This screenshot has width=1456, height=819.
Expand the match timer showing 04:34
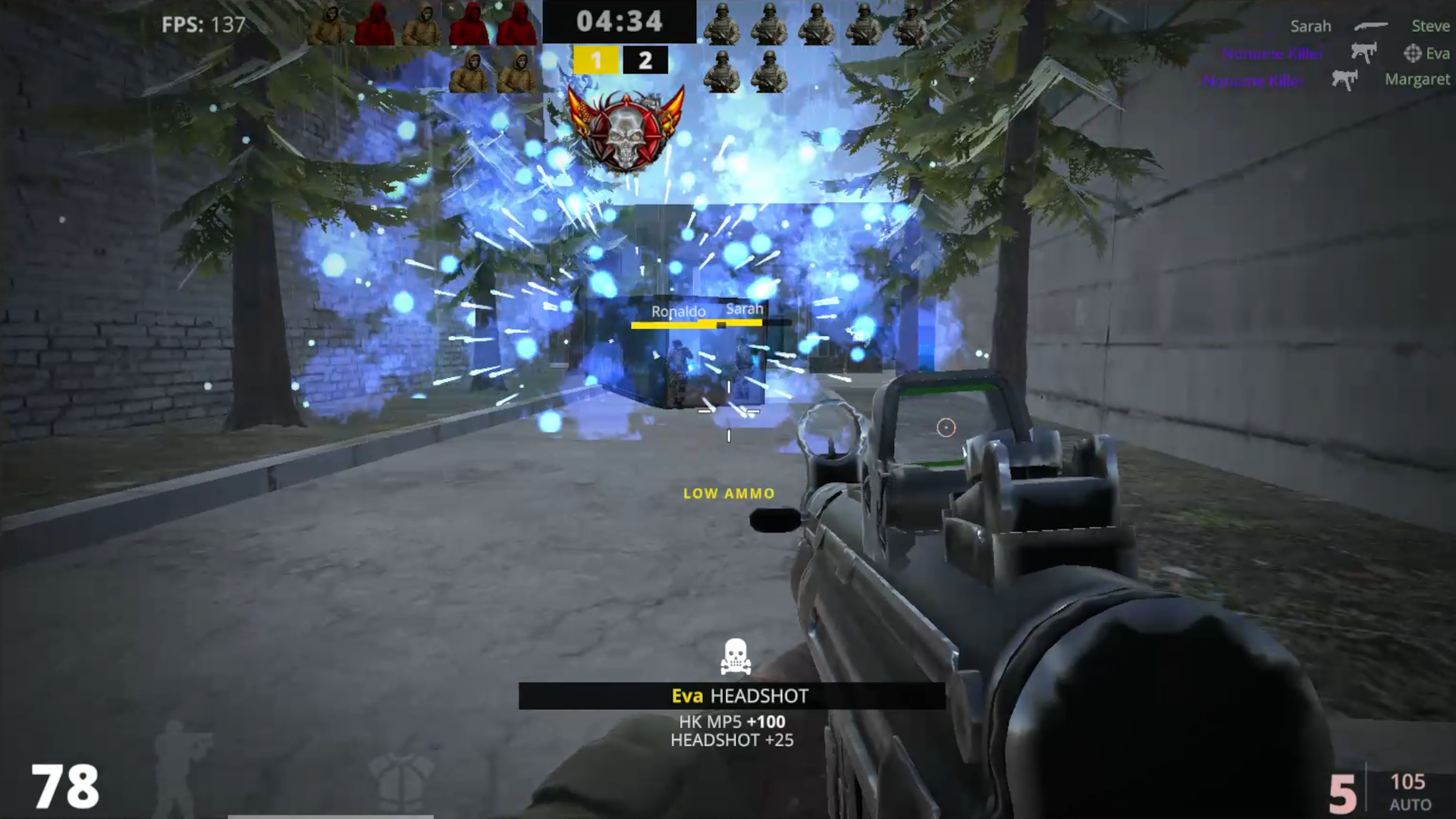click(621, 21)
